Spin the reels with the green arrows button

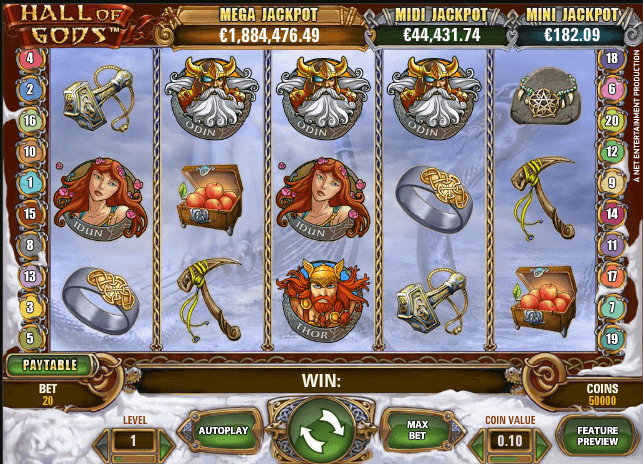point(322,433)
